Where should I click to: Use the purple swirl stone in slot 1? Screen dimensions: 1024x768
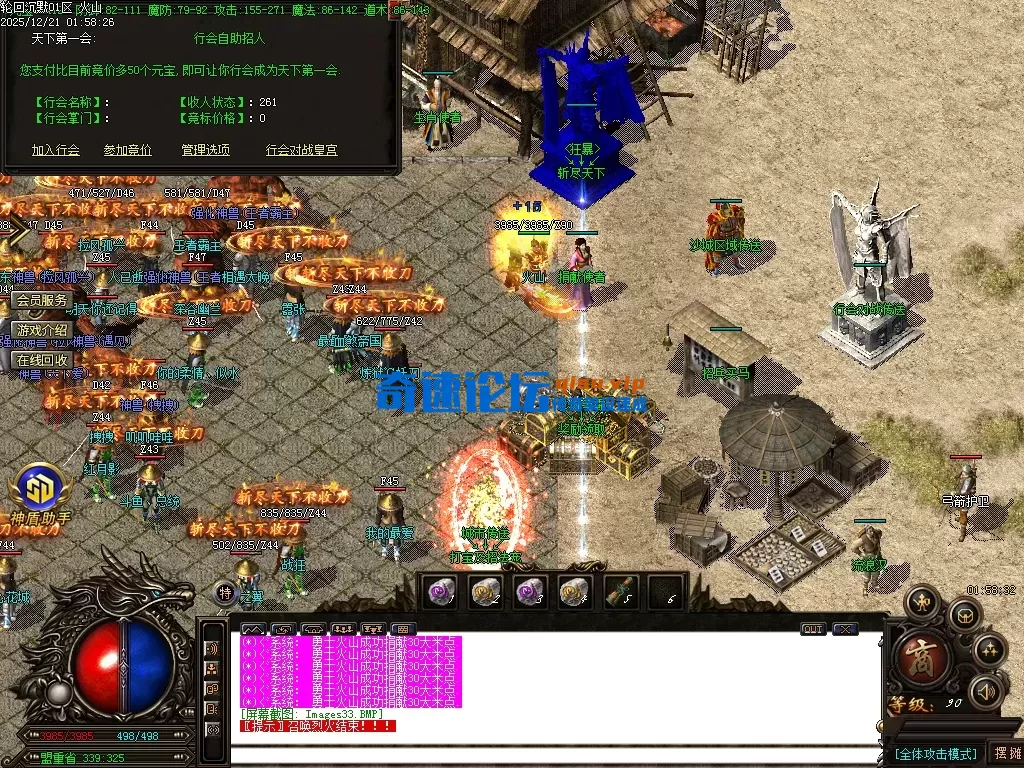tap(440, 592)
